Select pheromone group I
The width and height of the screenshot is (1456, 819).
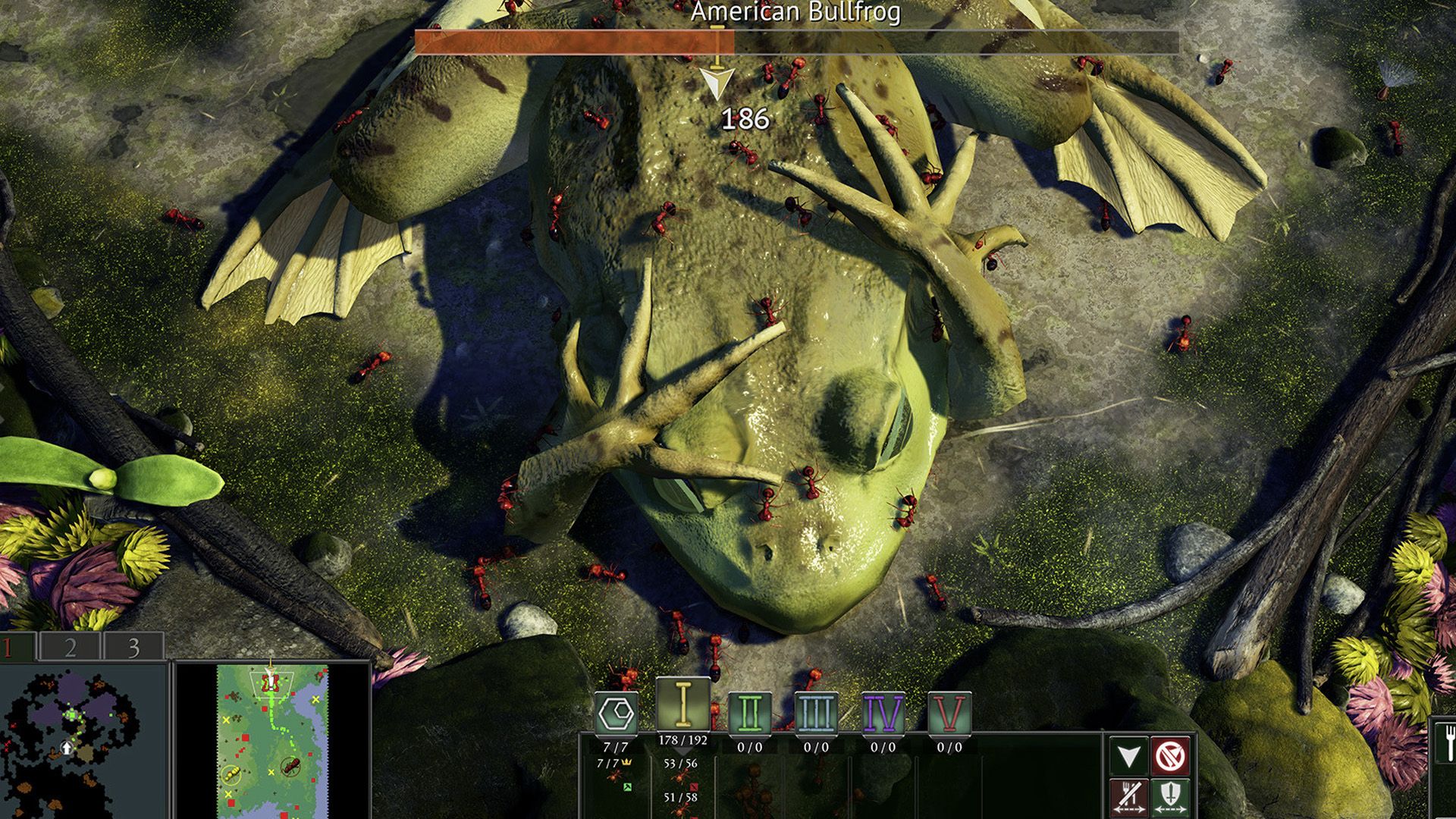click(x=682, y=705)
